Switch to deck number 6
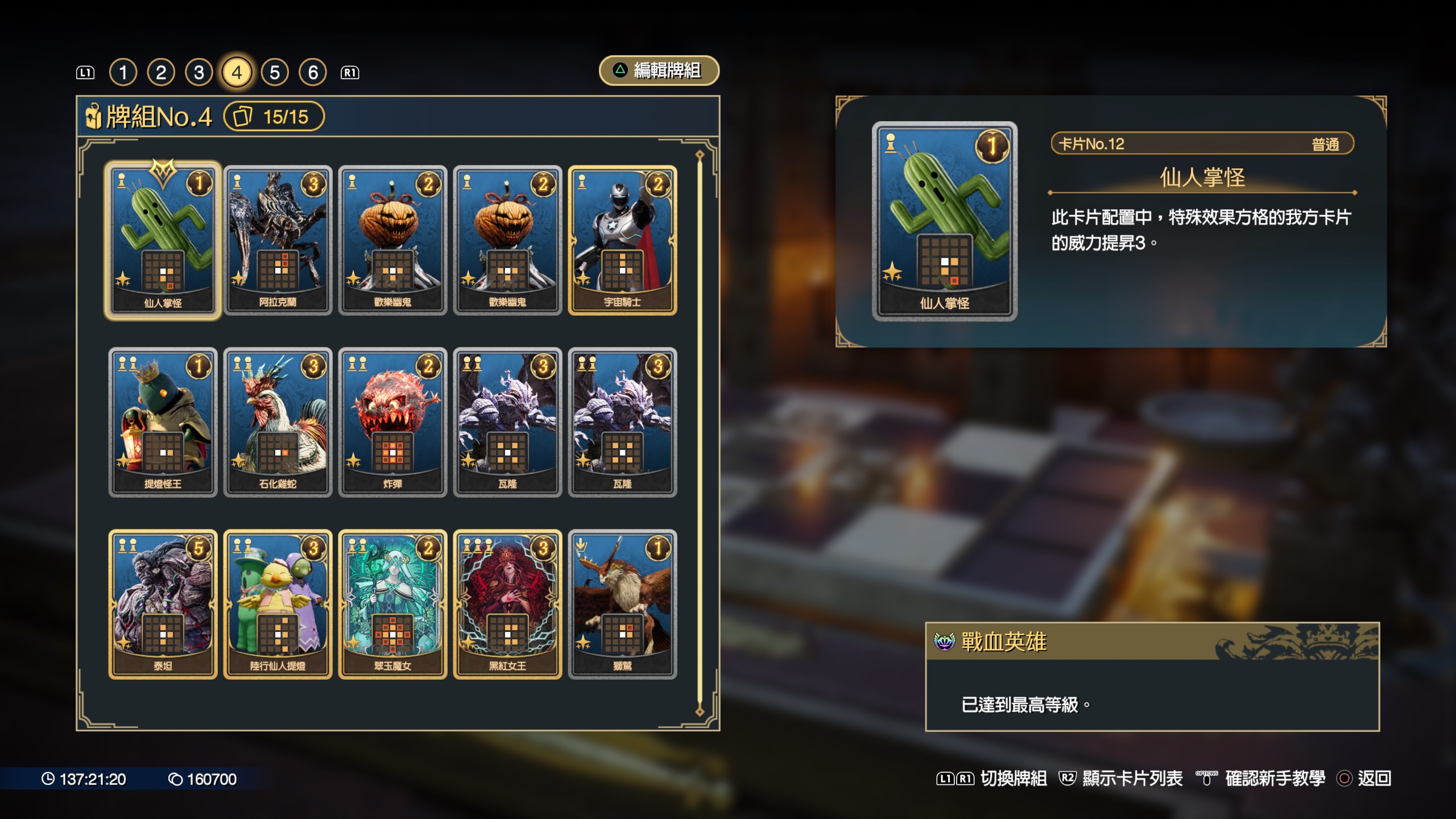The image size is (1456, 819). pyautogui.click(x=313, y=72)
